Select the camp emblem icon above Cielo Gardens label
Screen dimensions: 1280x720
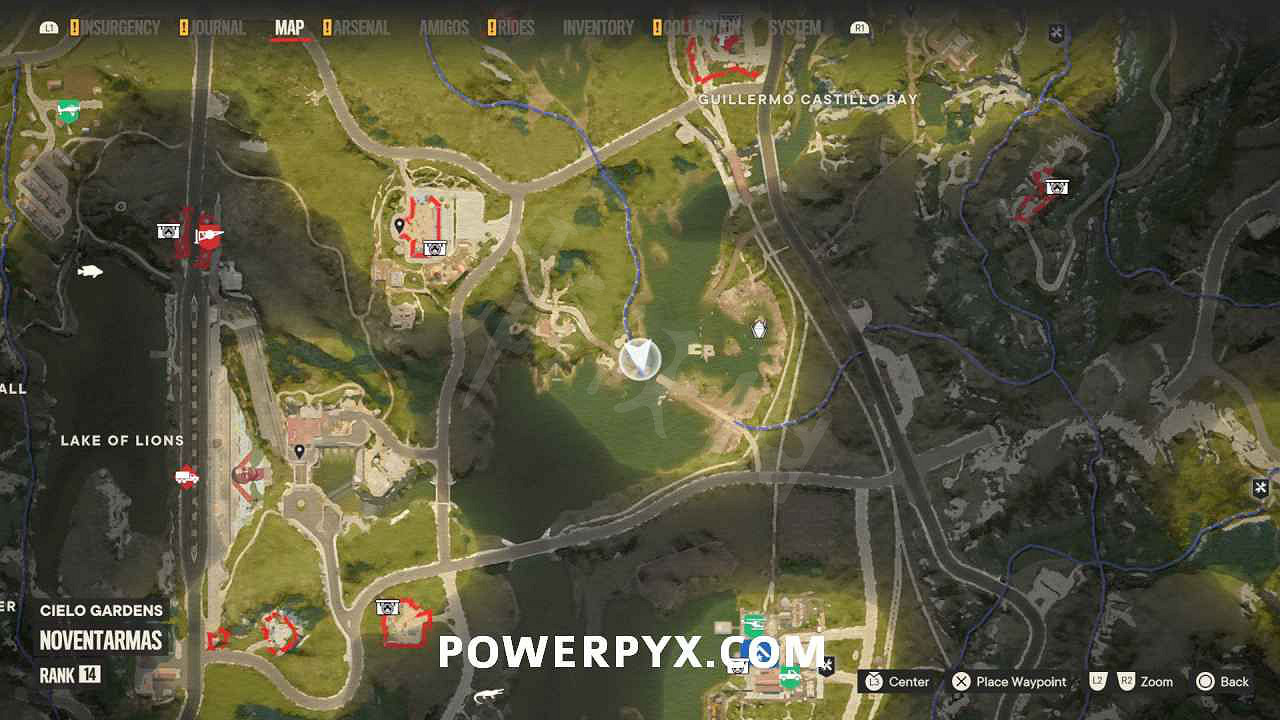(x=386, y=605)
